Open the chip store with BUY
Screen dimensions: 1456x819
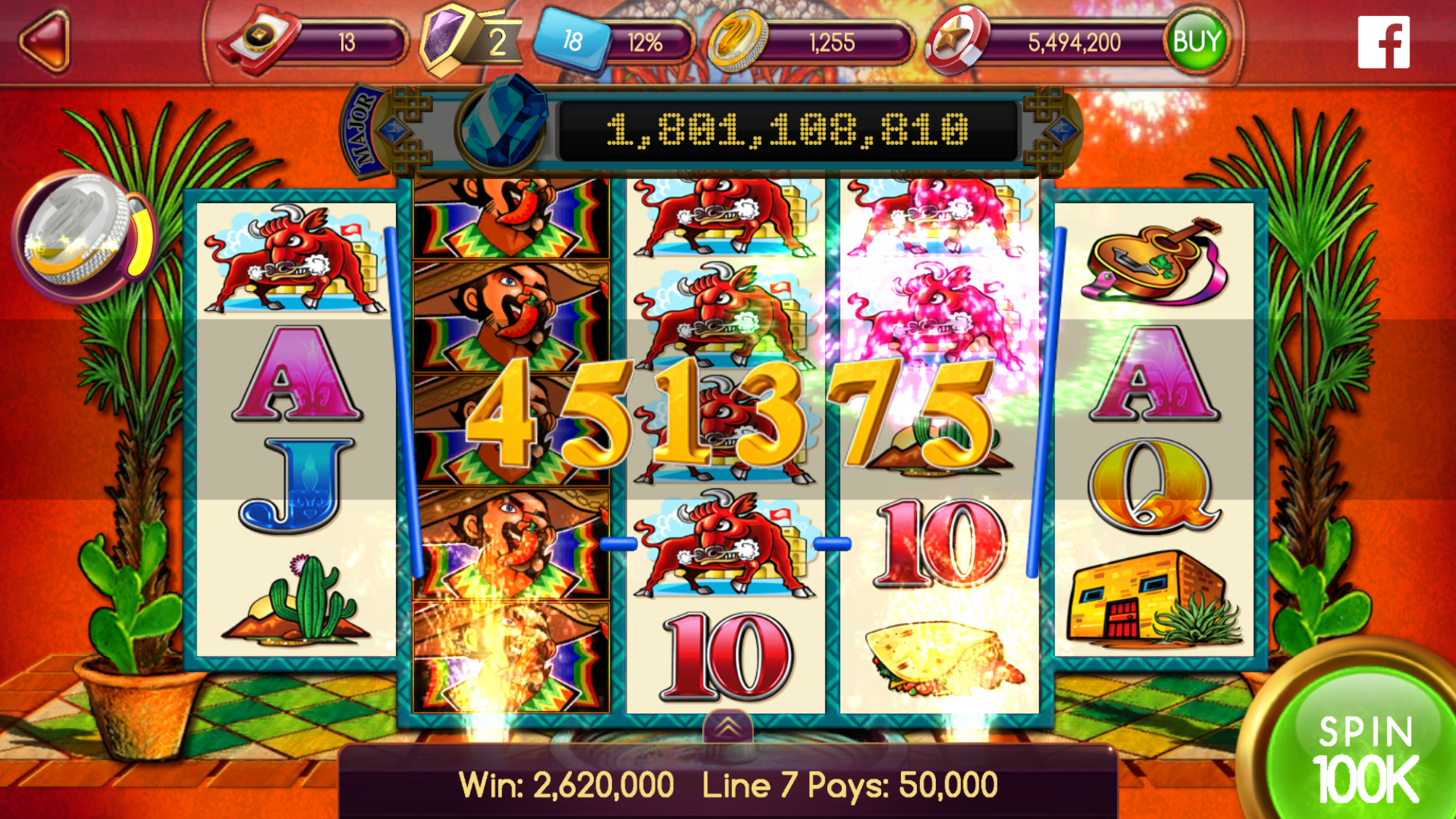click(x=1196, y=41)
